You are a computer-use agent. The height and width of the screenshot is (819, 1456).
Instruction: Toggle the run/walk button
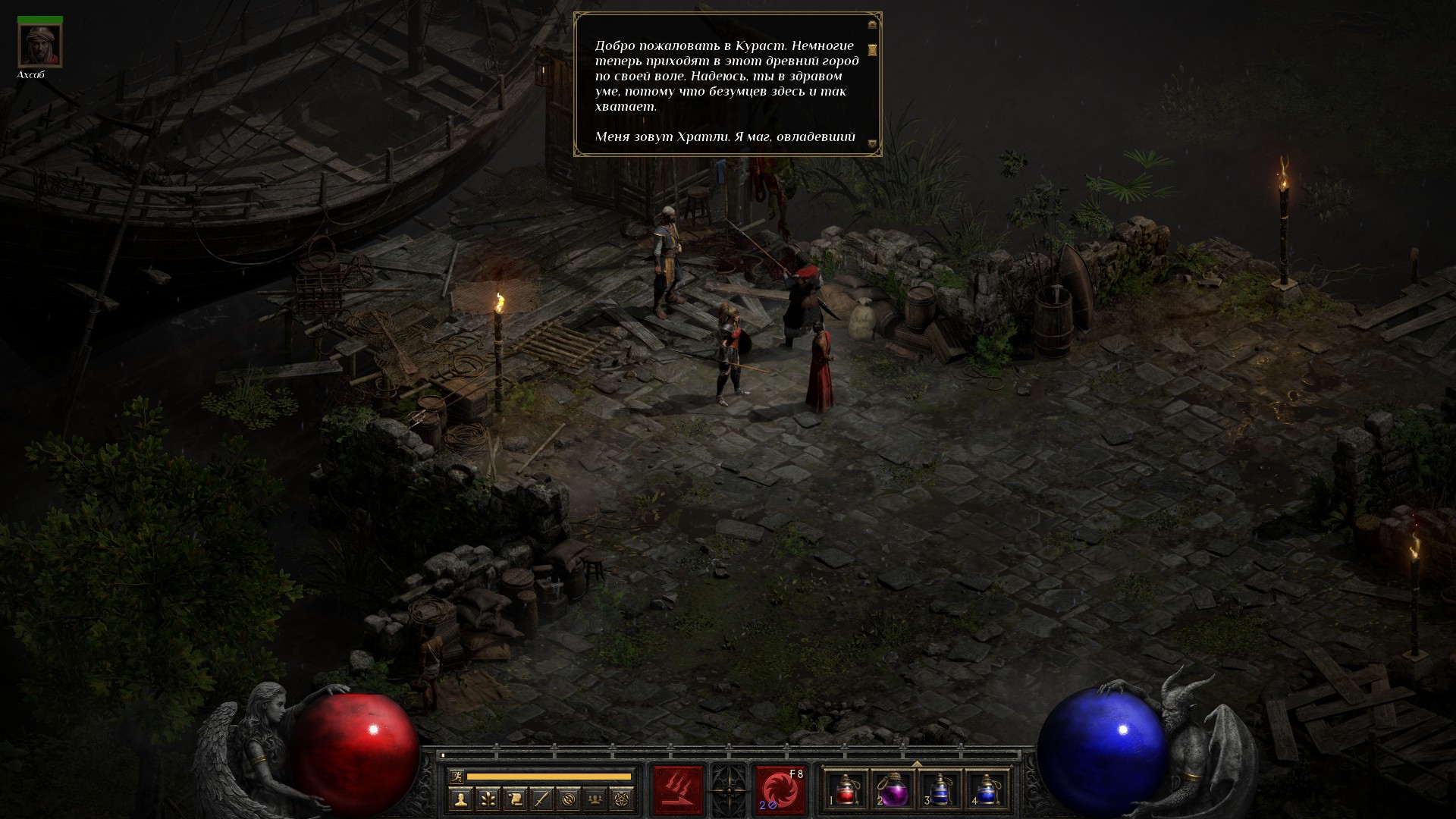coord(455,776)
